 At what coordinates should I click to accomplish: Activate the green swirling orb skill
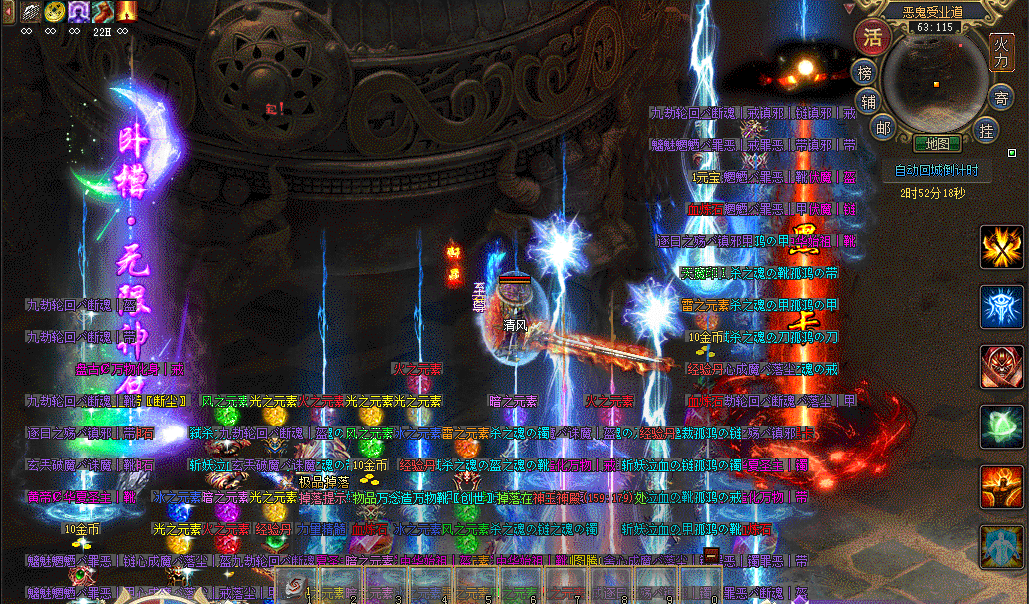point(1001,427)
